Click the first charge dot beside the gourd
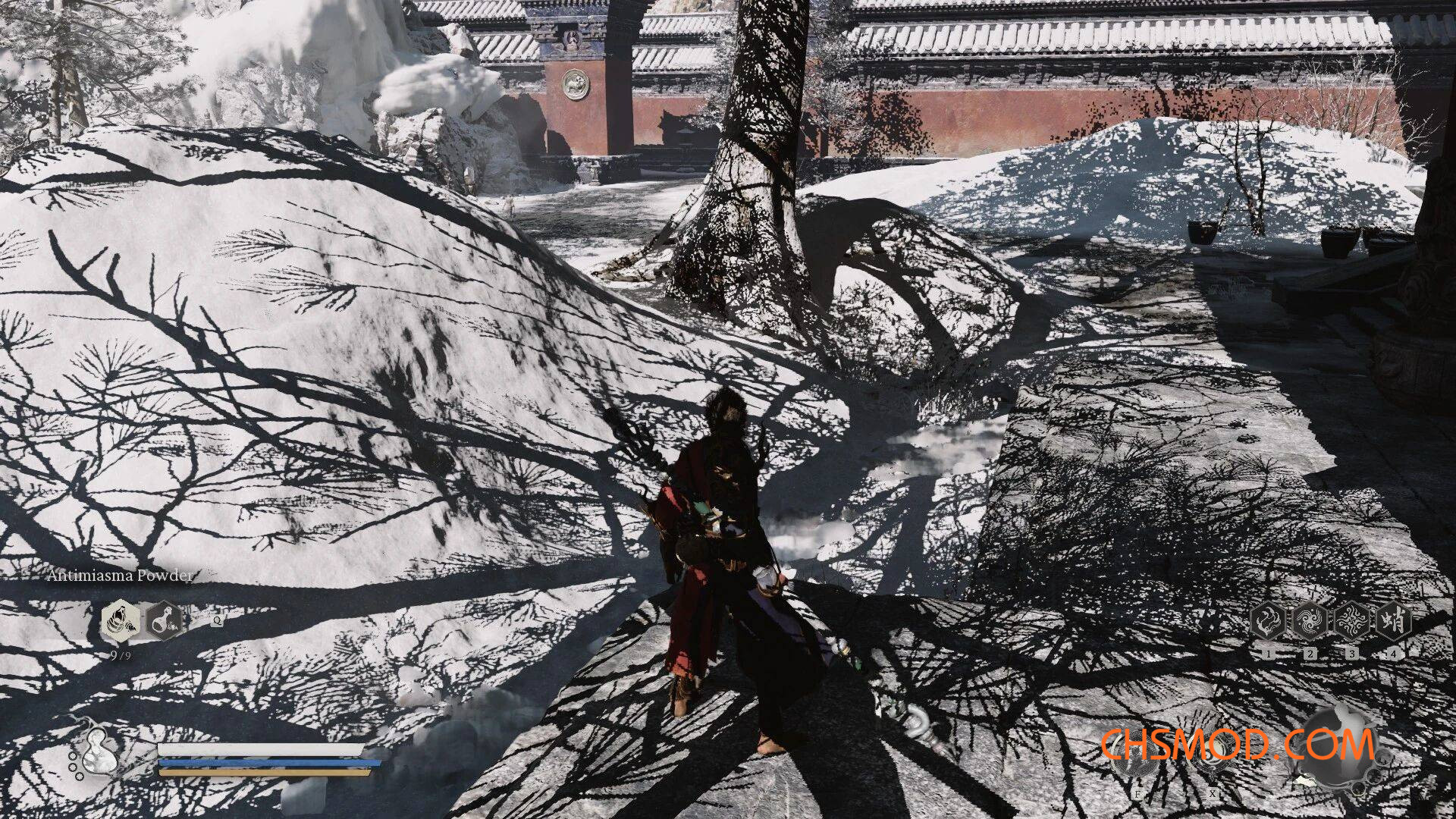Screen dimensions: 1456x819 pyautogui.click(x=73, y=756)
